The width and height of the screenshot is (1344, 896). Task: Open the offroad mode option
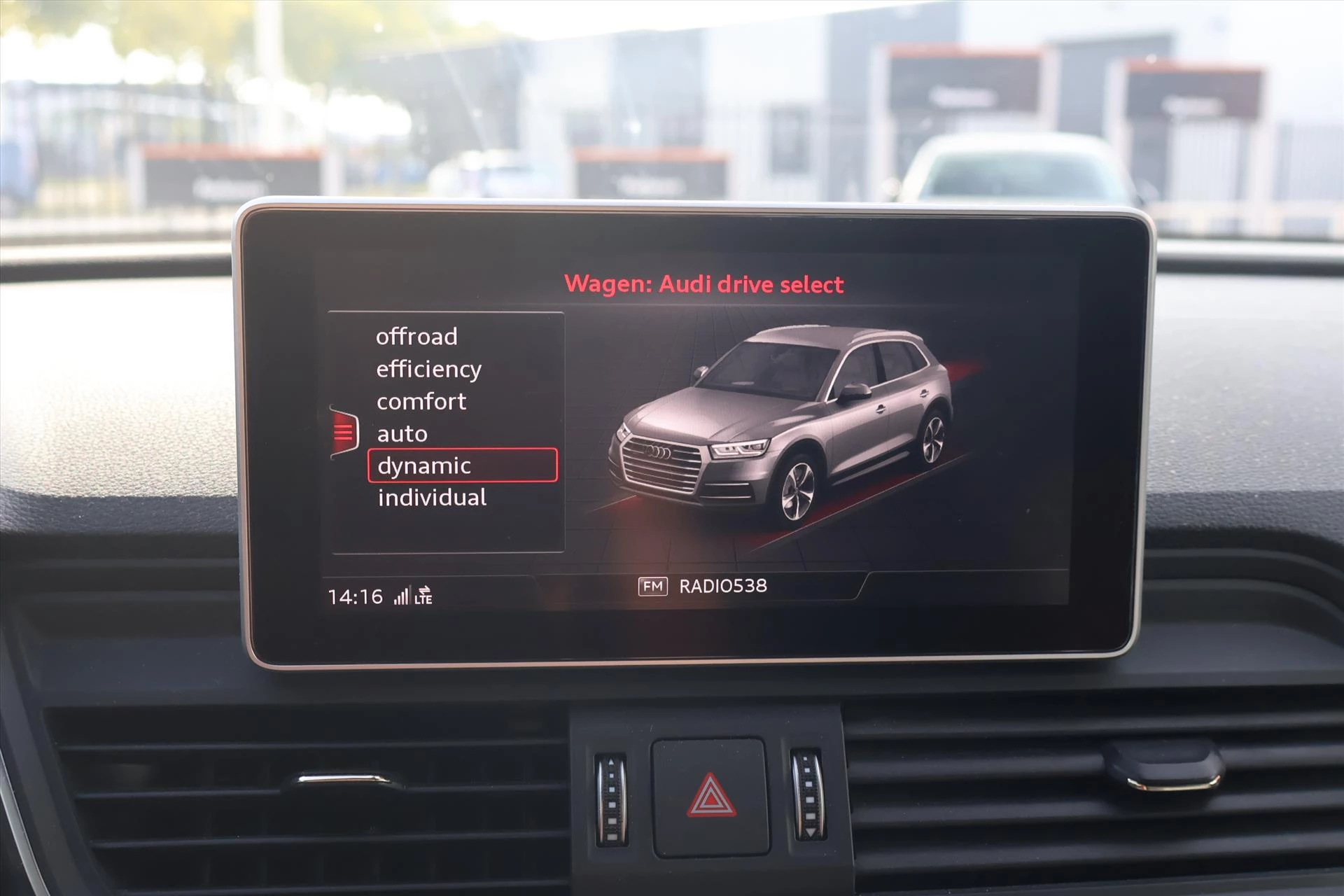tap(417, 337)
